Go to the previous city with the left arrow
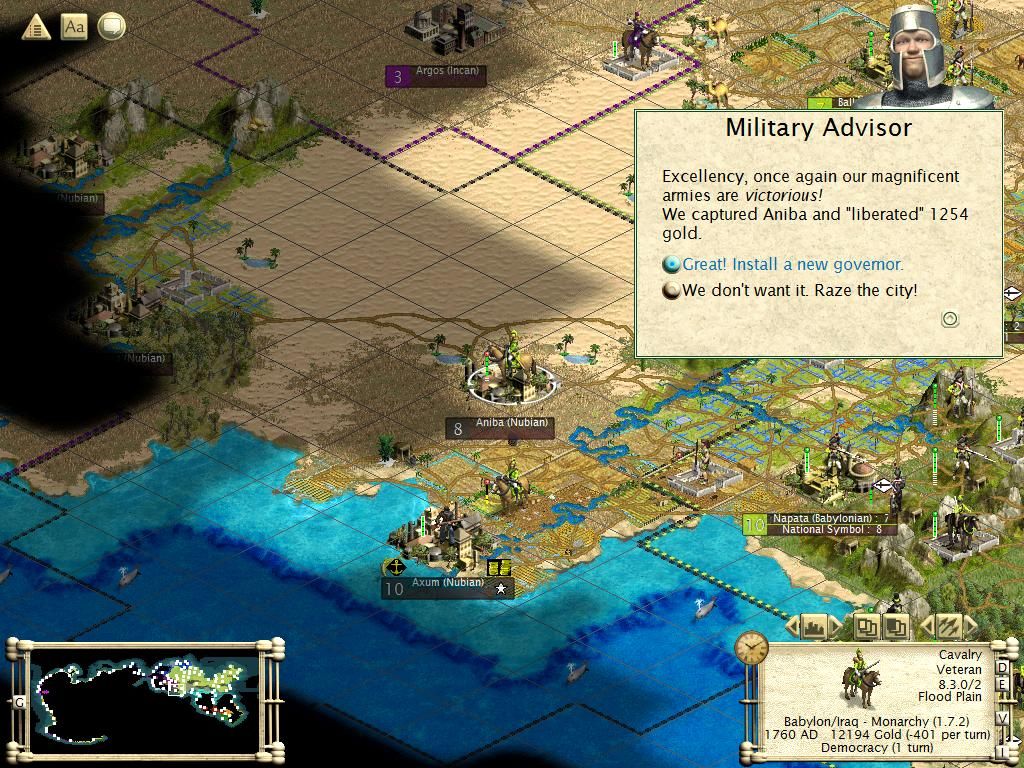 click(793, 627)
